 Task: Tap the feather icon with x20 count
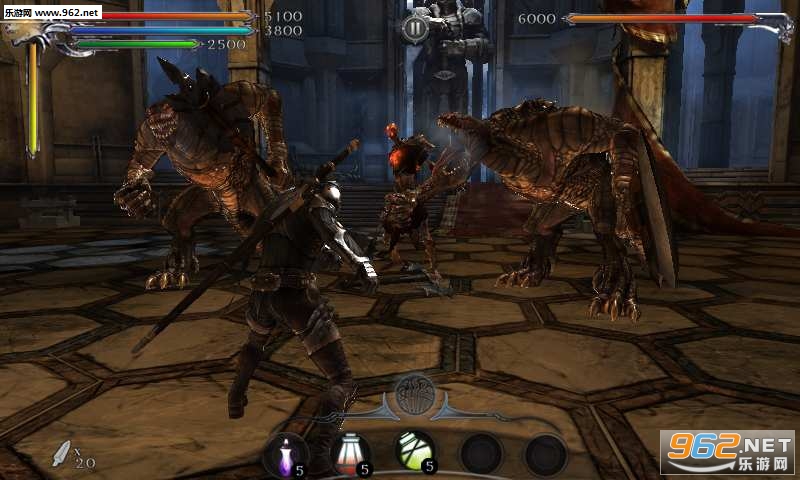pos(63,453)
